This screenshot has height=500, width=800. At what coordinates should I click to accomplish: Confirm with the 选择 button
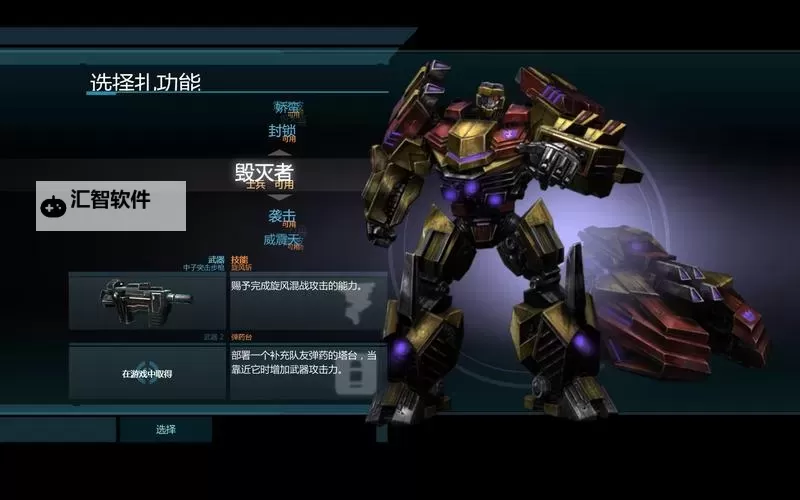(x=166, y=430)
